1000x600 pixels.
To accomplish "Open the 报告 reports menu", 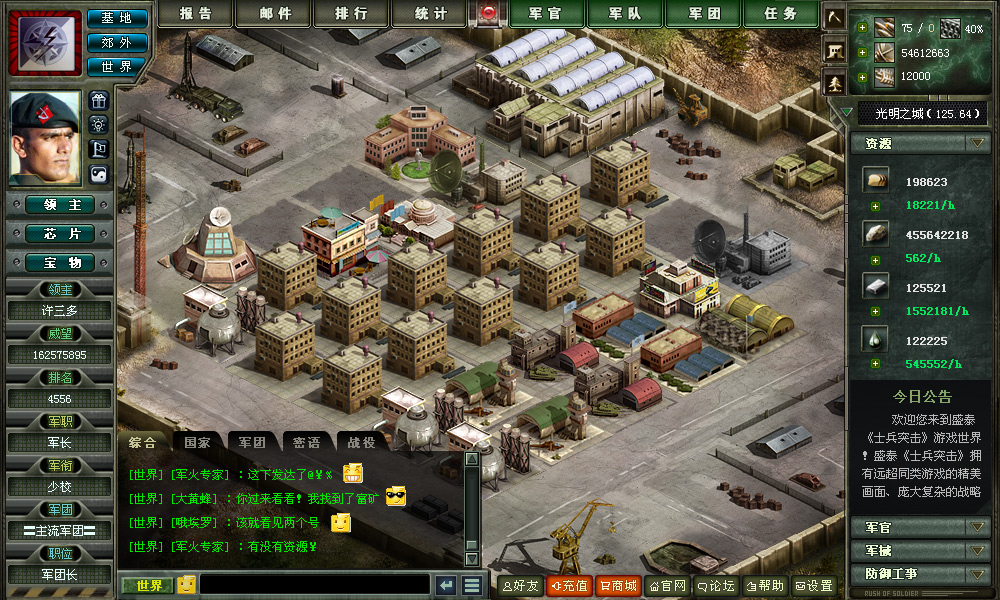I will [196, 14].
